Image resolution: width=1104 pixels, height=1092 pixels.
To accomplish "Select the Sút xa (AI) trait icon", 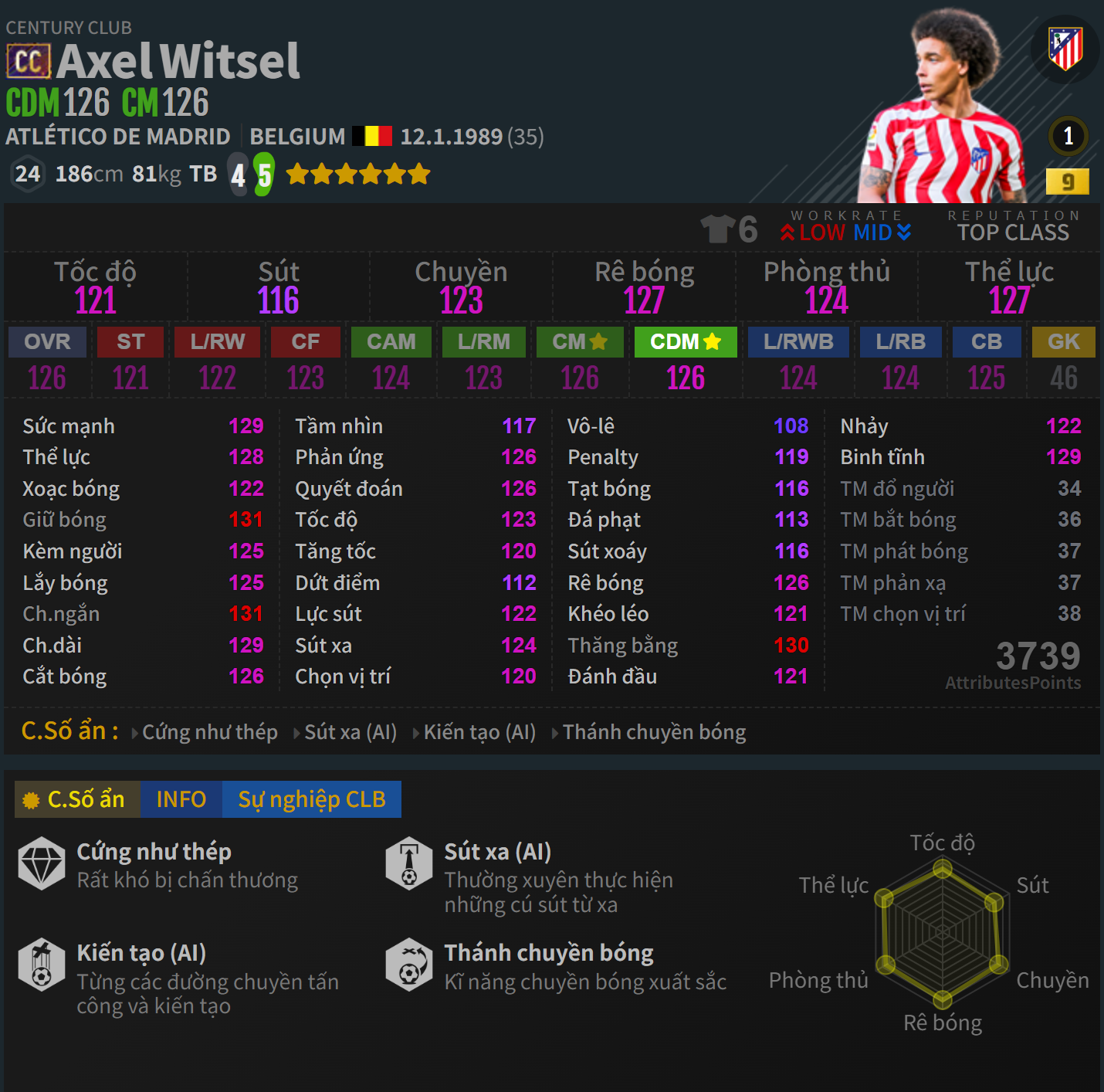I will click(410, 863).
